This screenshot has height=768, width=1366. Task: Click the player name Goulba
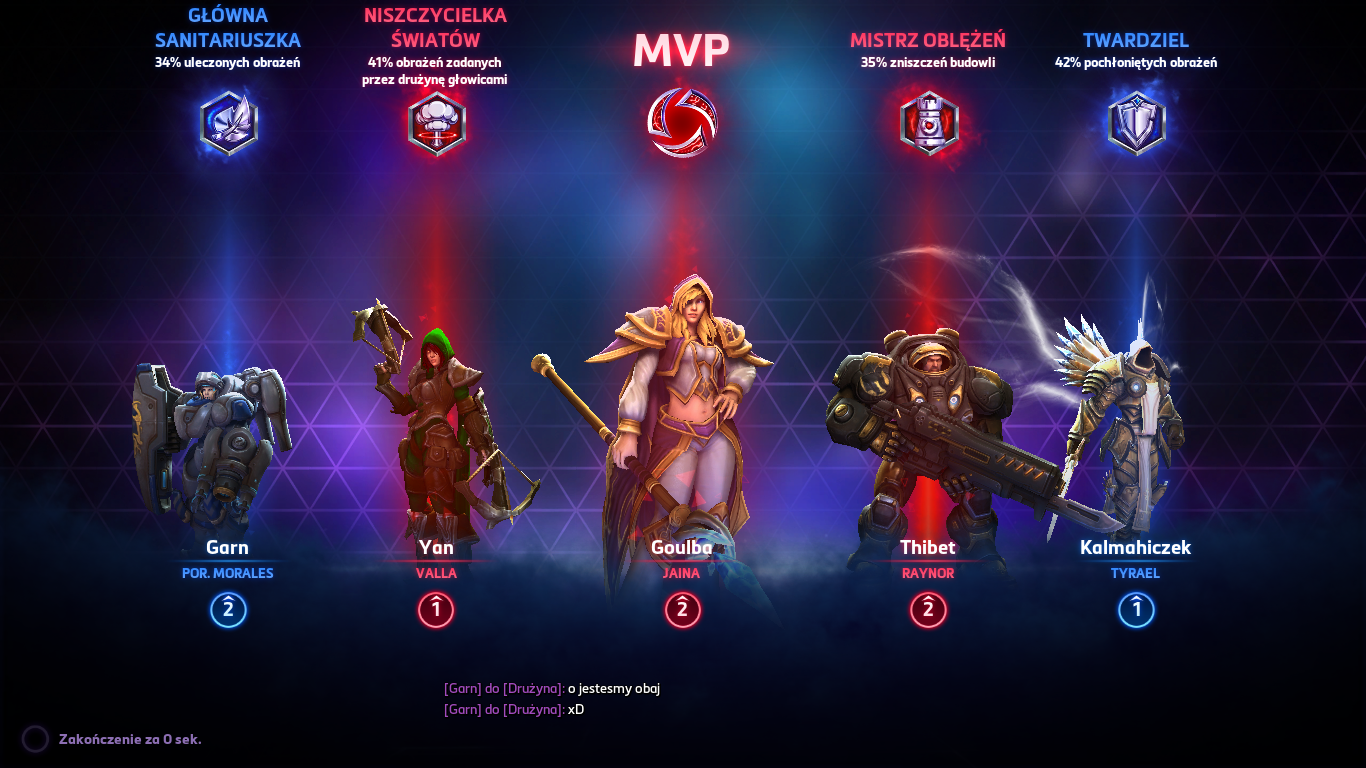pos(683,547)
